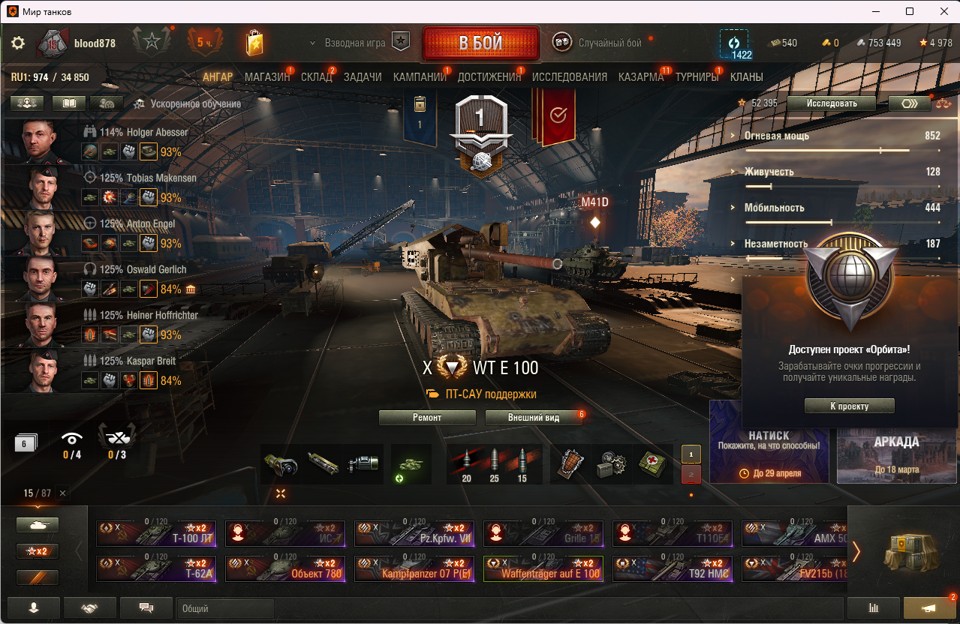Click the Исследовать button

[x=830, y=103]
